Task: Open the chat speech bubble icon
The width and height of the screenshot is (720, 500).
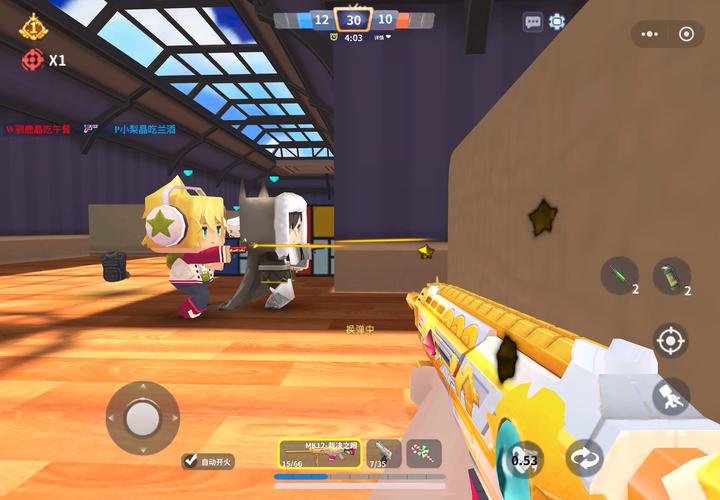Action: [533, 21]
